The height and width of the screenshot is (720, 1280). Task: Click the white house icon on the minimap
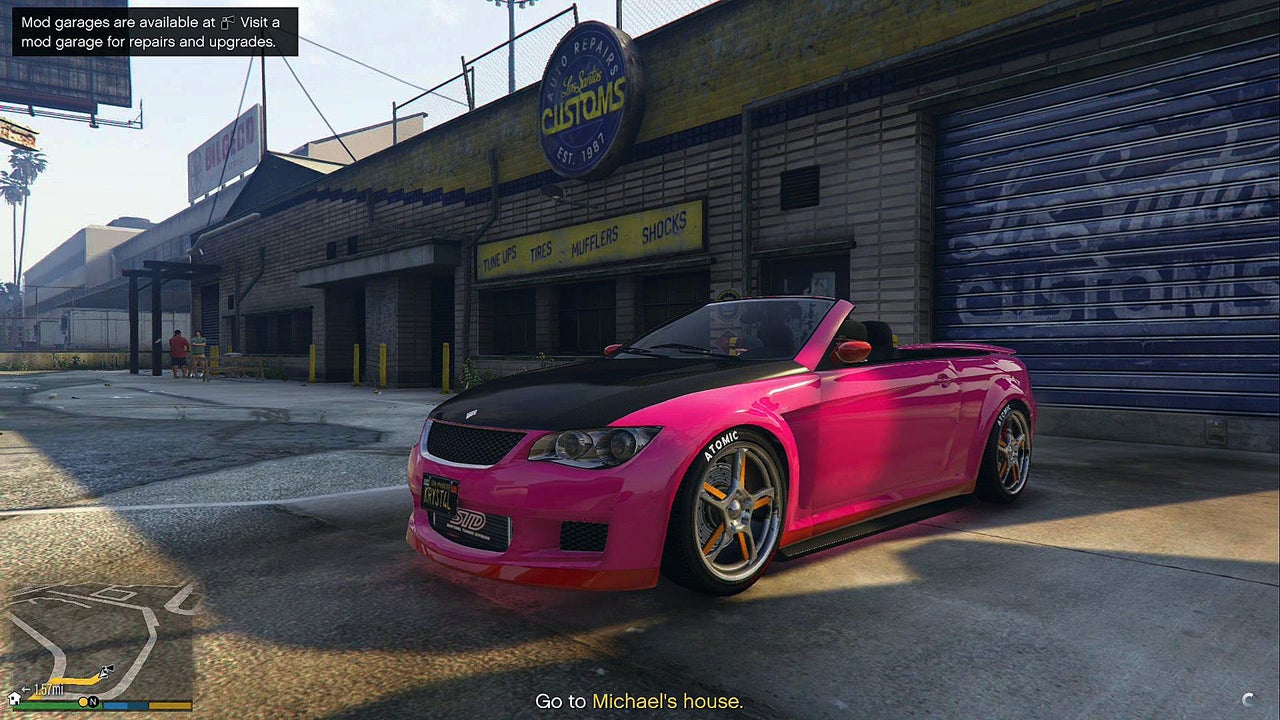(14, 700)
